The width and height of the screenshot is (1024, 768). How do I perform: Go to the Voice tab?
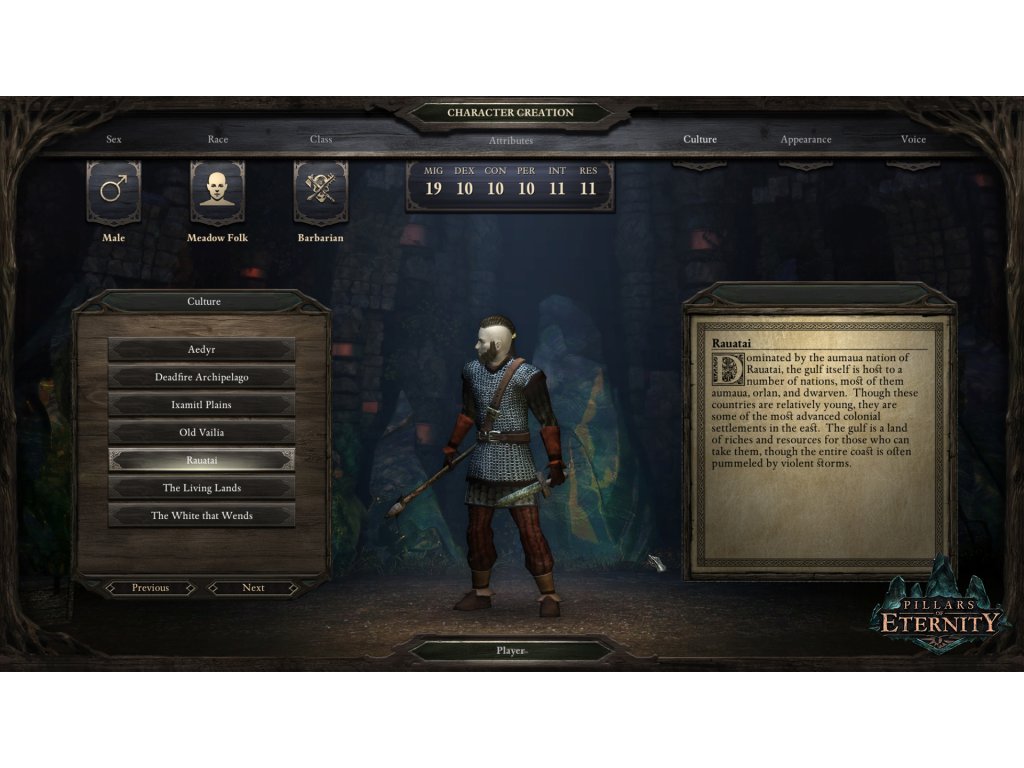913,140
